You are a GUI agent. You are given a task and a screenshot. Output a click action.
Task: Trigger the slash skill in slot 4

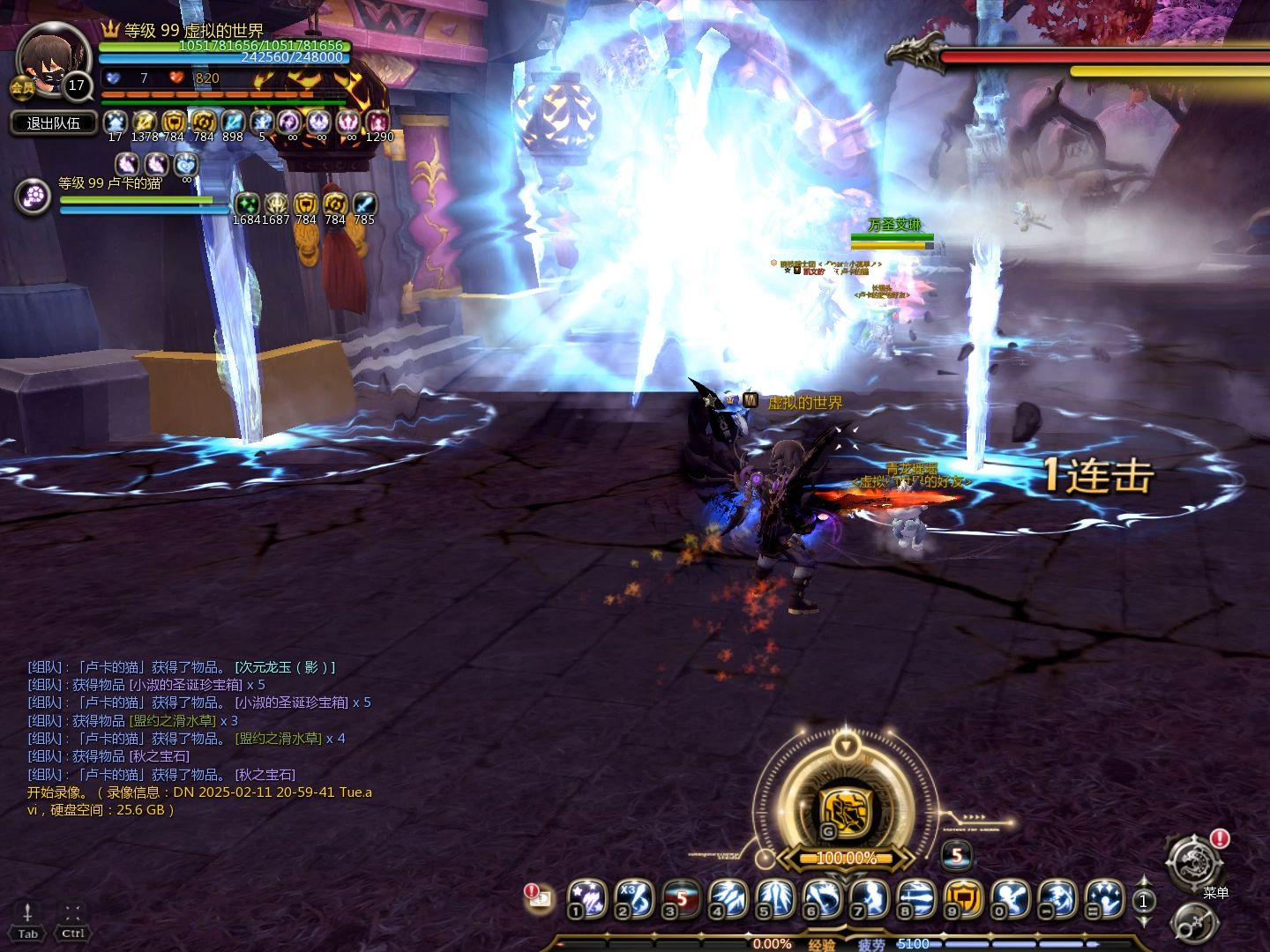728,899
